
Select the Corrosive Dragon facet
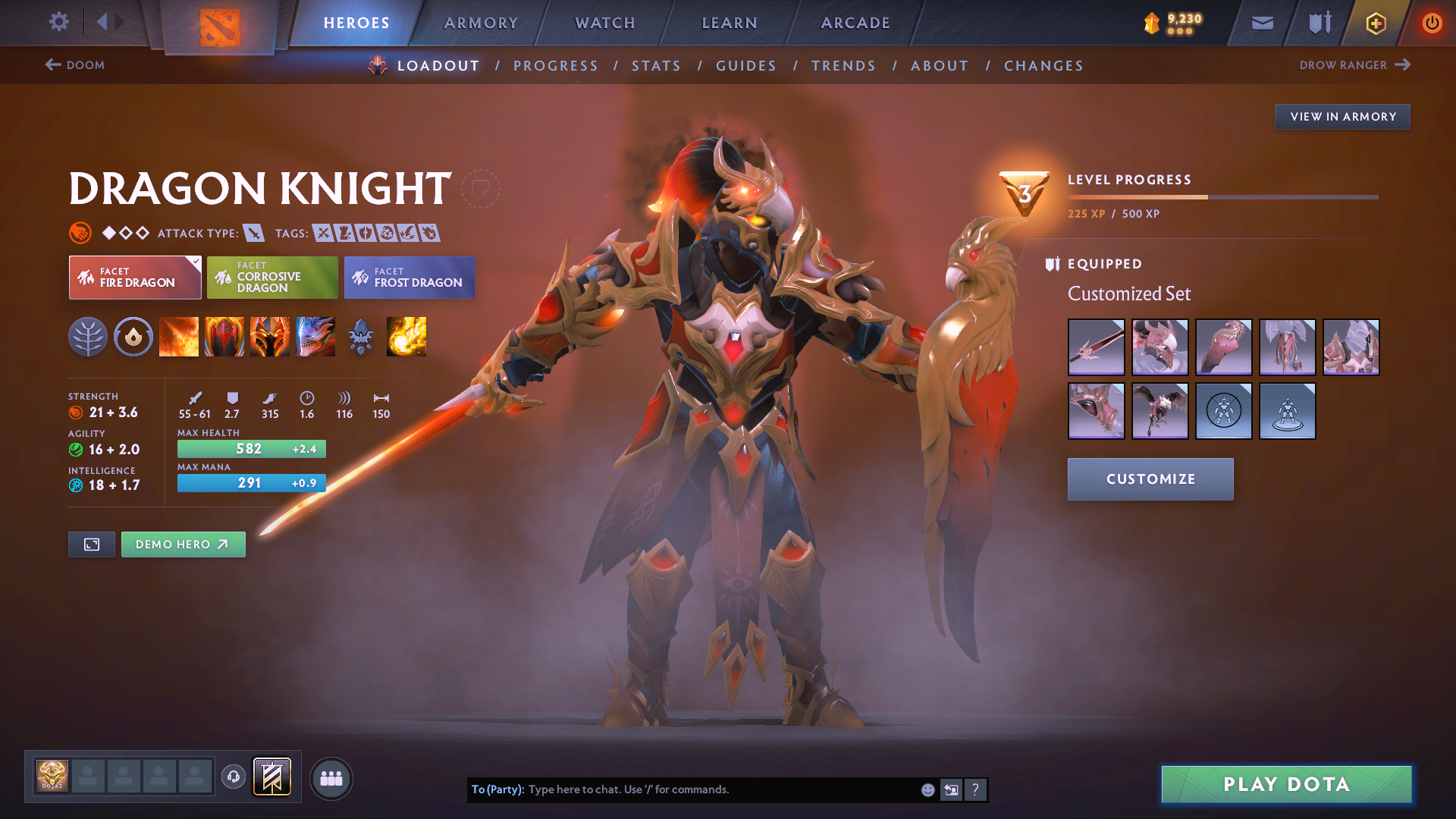click(272, 278)
